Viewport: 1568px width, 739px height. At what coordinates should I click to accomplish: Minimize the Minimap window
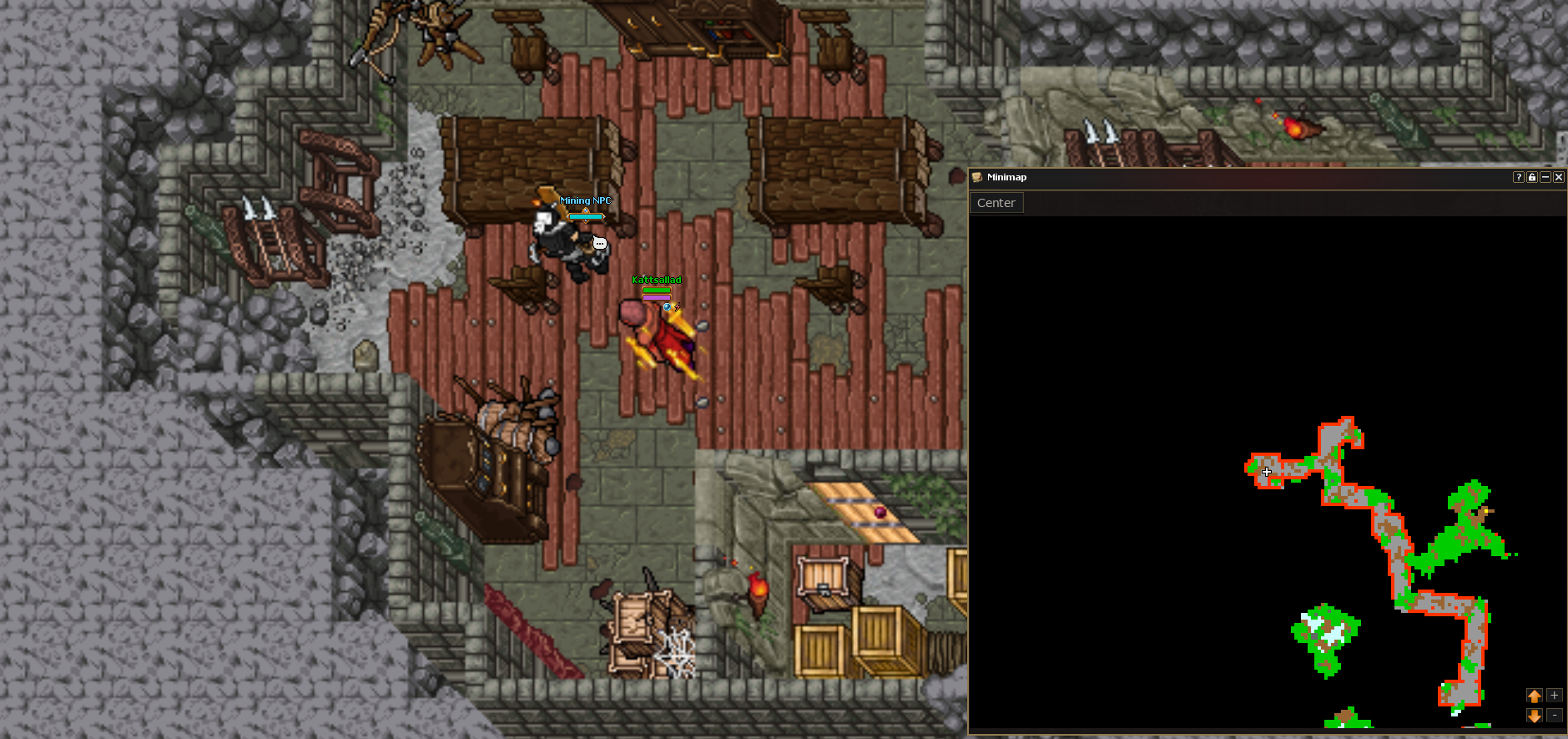coord(1545,177)
